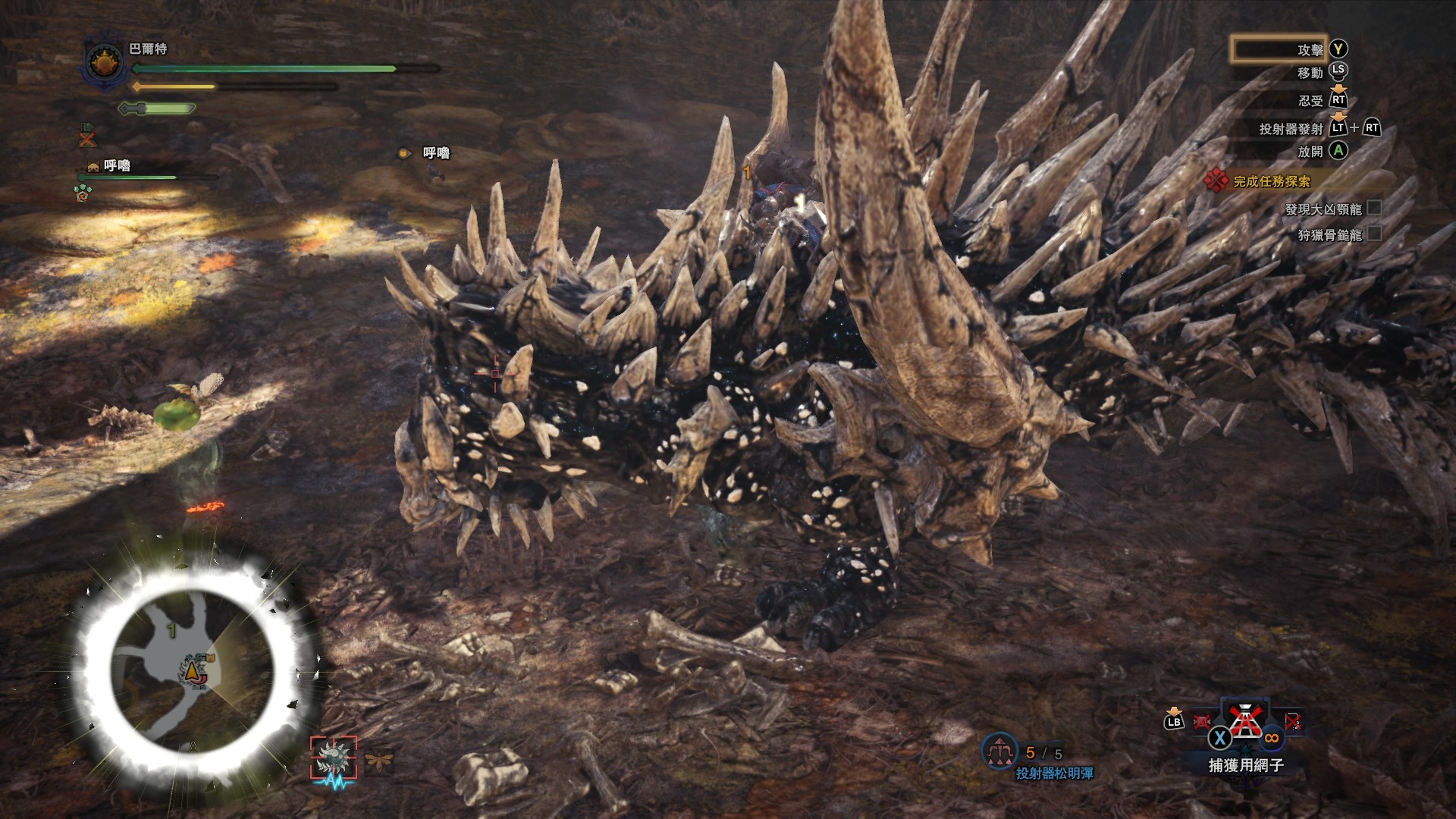Click the targeted monster icon beside the minimap
Screen dimensions: 1456x819
333,758
